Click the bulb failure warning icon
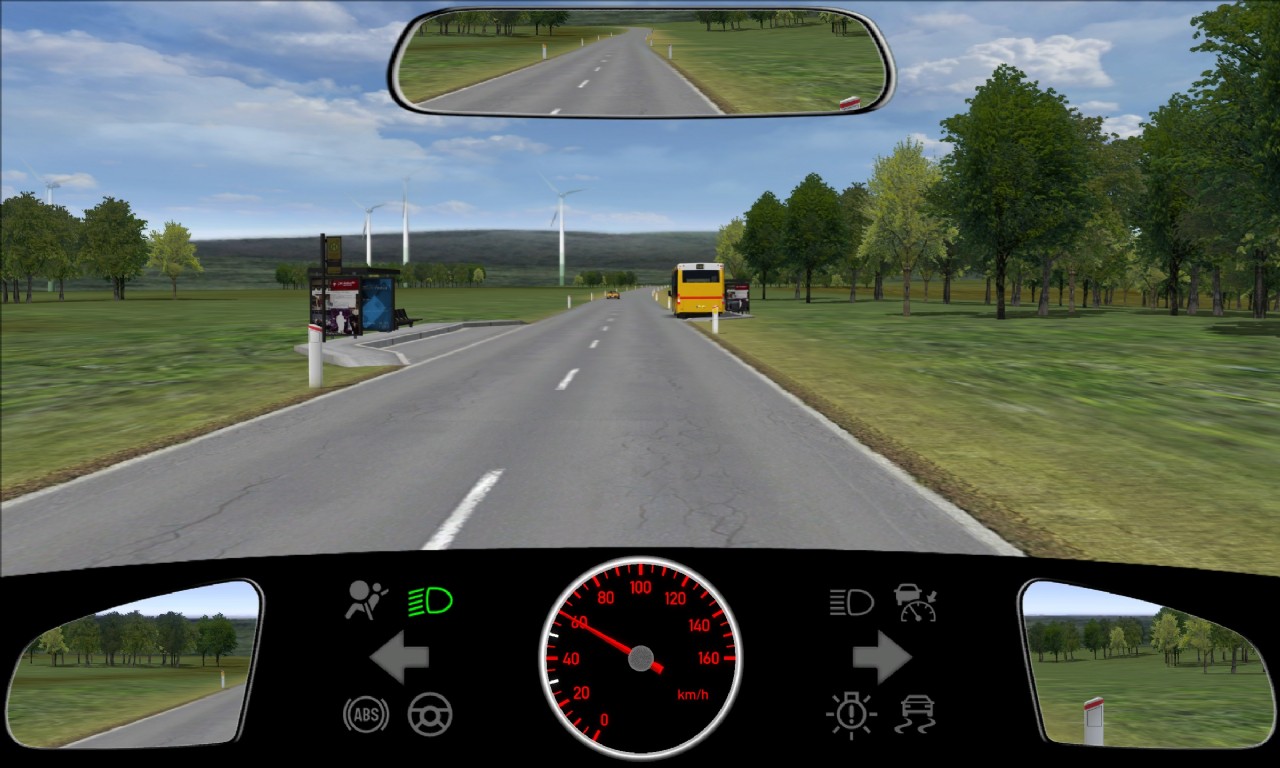Screen dimensions: 1280x768 851,714
